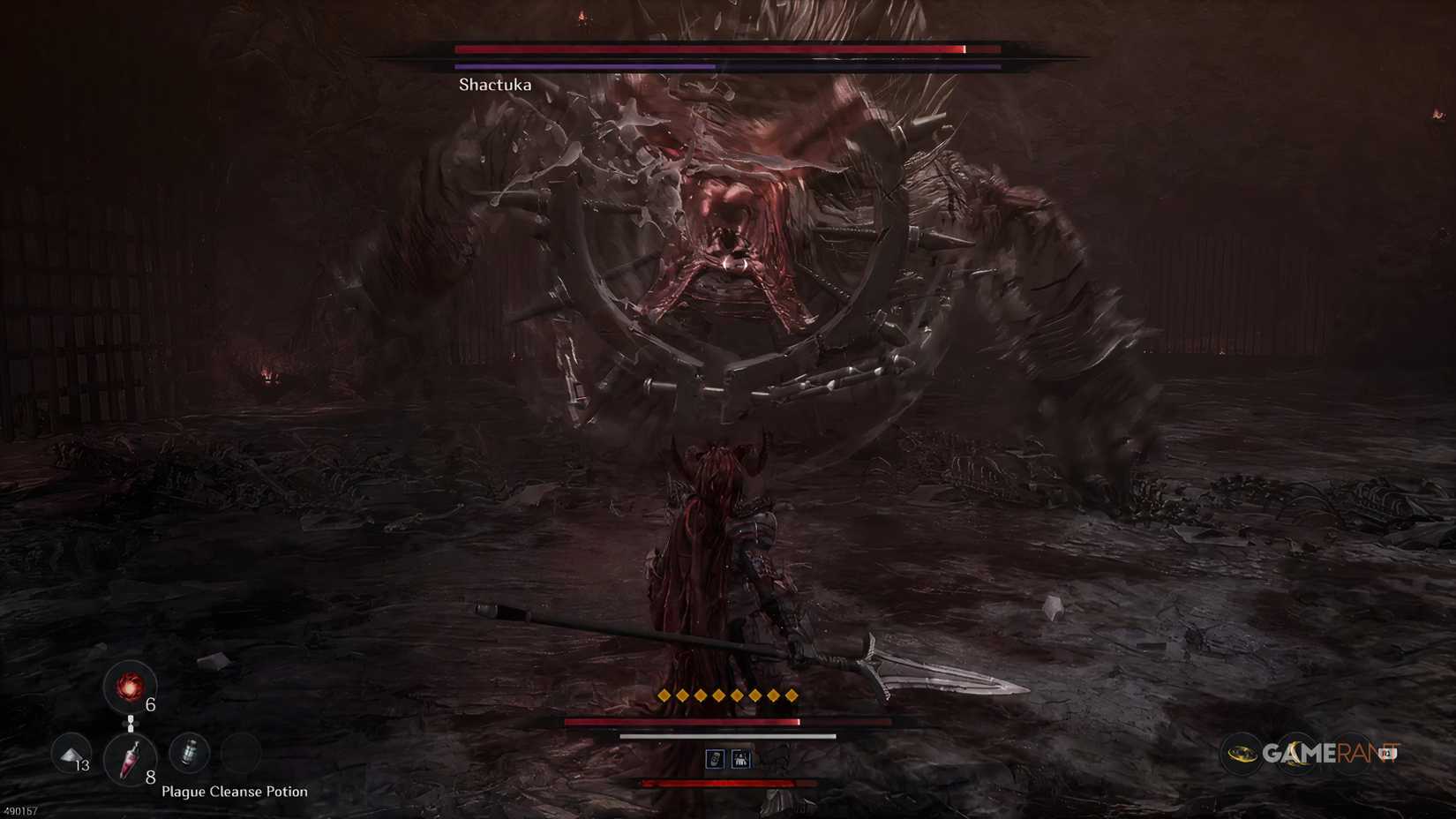Toggle the last gold diamond pip in the row
The image size is (1456, 819).
pos(792,695)
